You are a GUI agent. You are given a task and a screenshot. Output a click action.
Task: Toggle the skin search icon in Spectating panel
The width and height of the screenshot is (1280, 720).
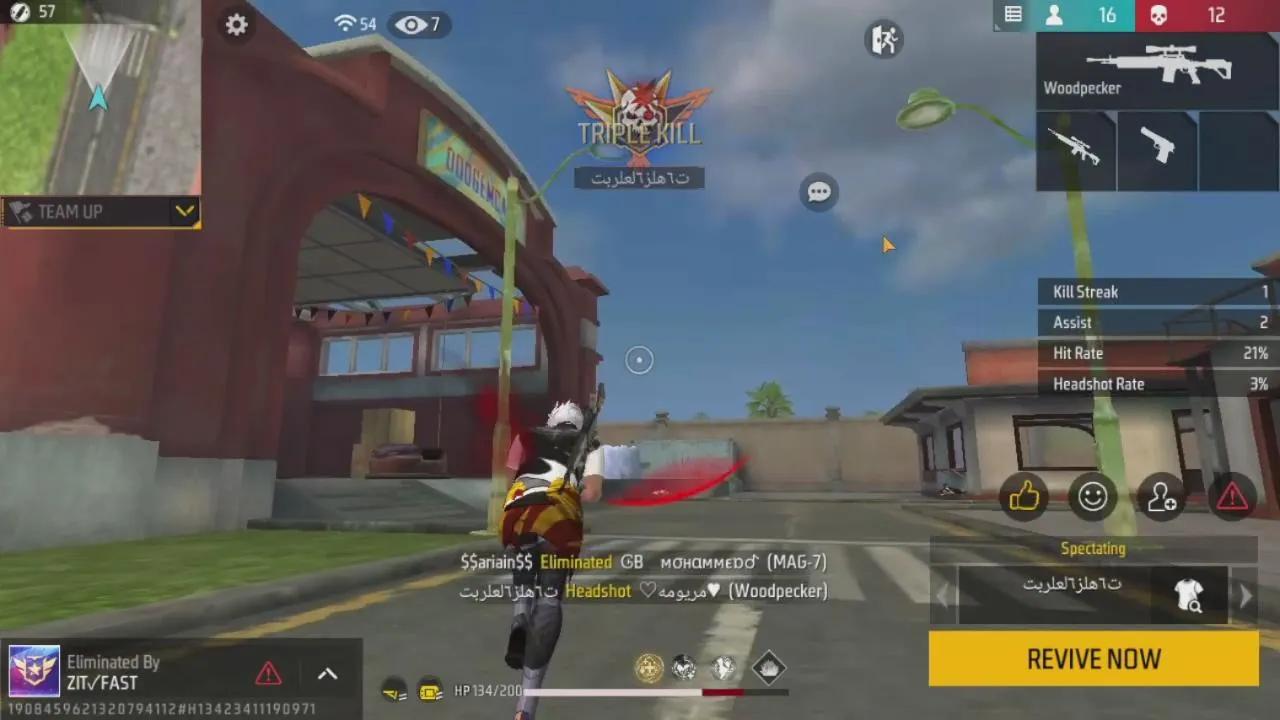click(1189, 593)
